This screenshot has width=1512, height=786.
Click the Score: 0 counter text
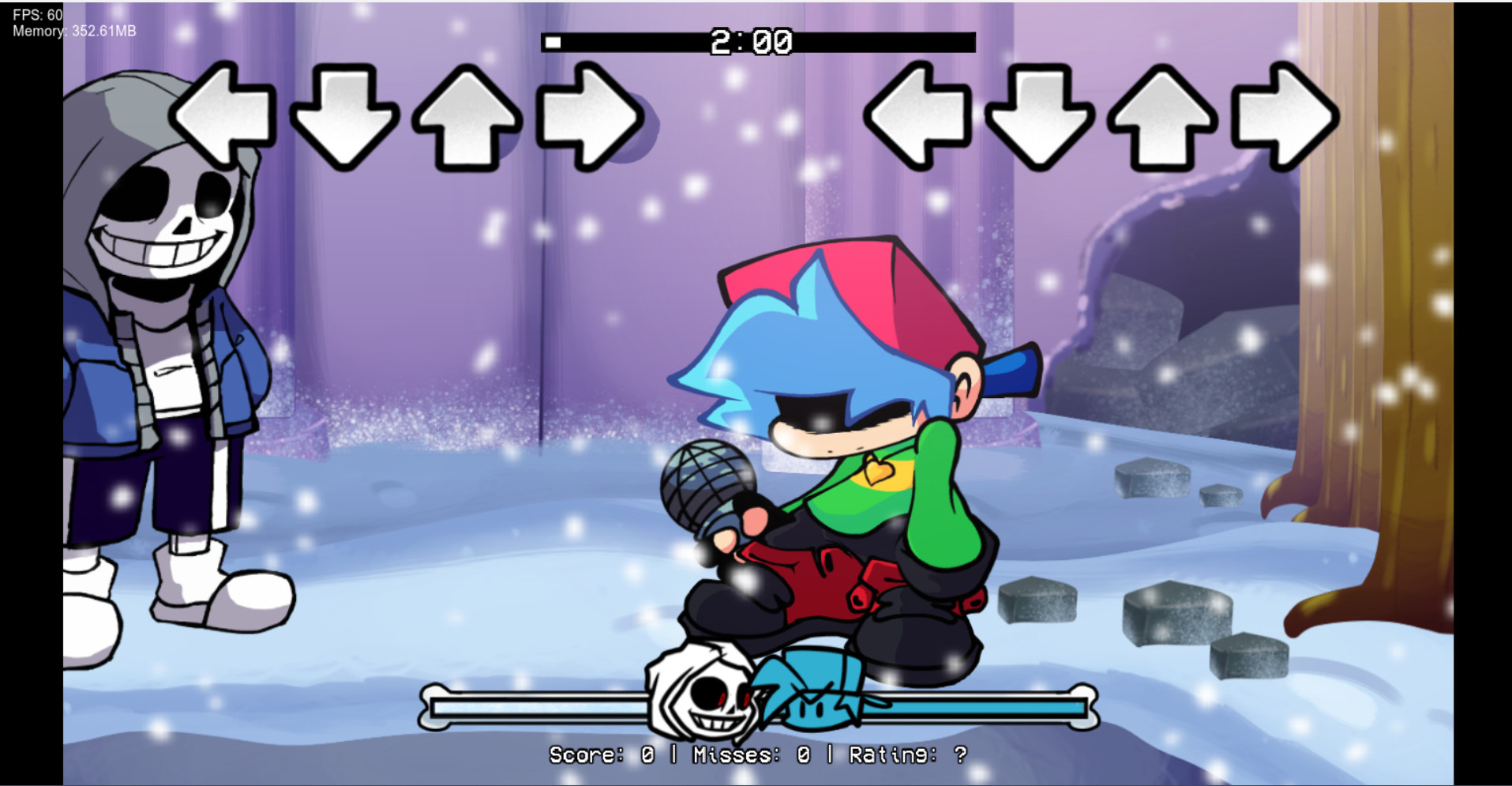[600, 754]
